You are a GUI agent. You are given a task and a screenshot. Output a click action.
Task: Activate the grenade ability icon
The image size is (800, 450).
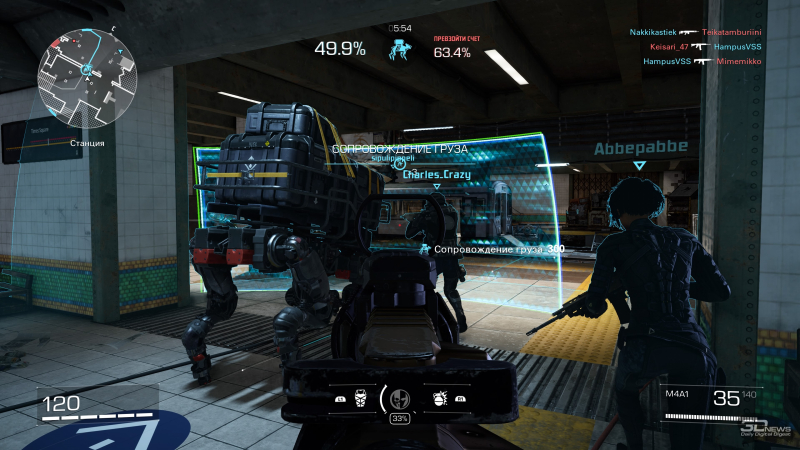pyautogui.click(x=438, y=397)
